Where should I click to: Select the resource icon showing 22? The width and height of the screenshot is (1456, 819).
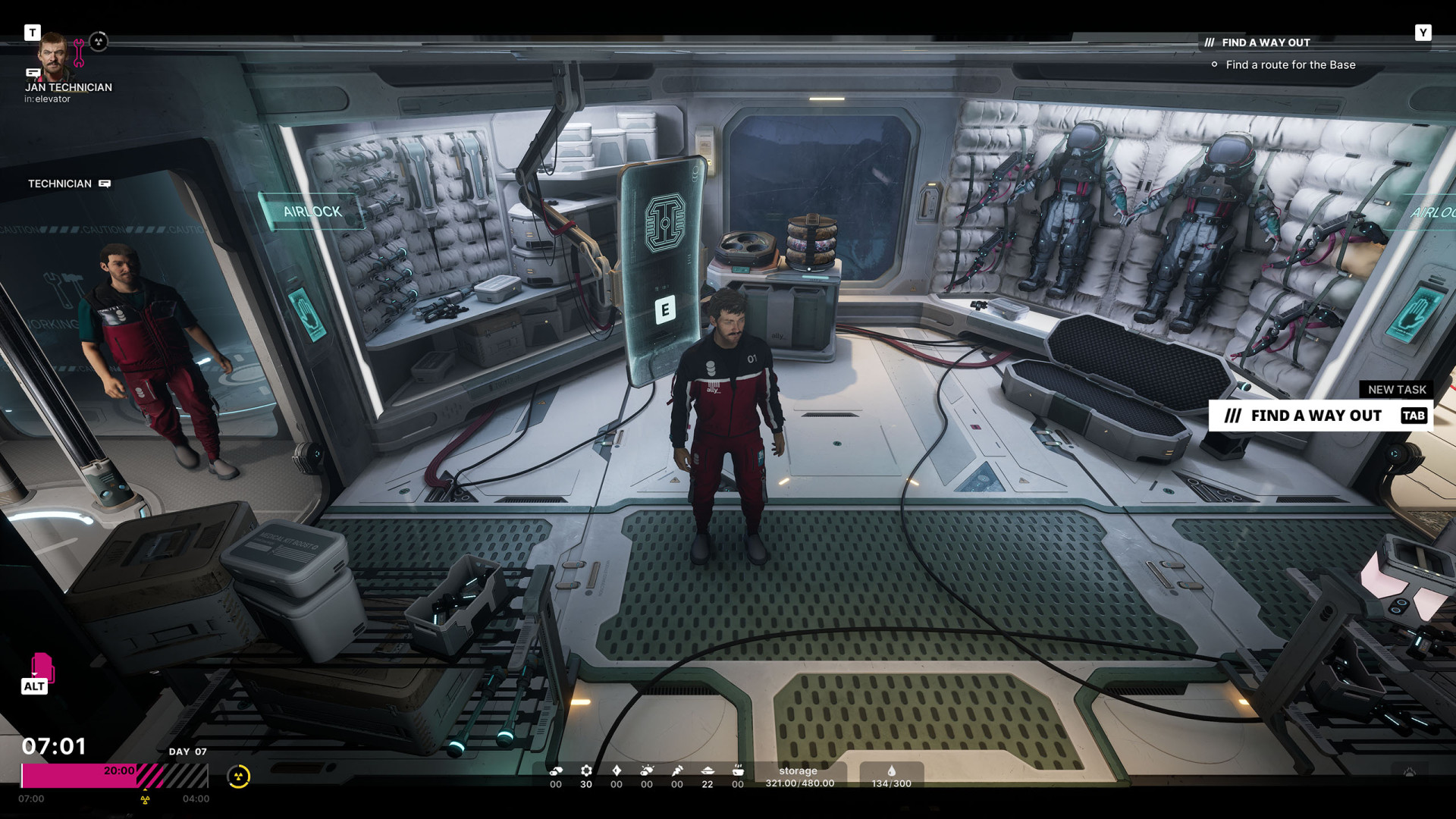pyautogui.click(x=708, y=770)
